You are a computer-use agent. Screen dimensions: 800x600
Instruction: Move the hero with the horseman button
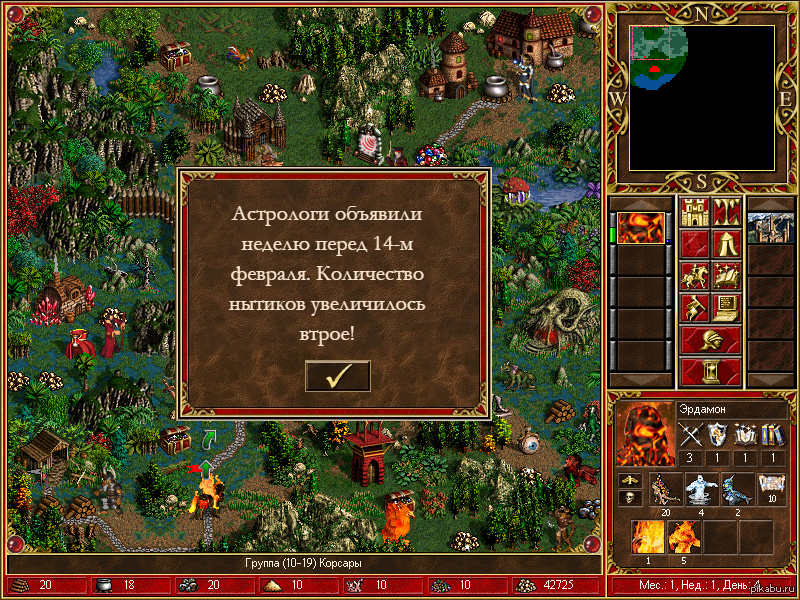tap(694, 275)
